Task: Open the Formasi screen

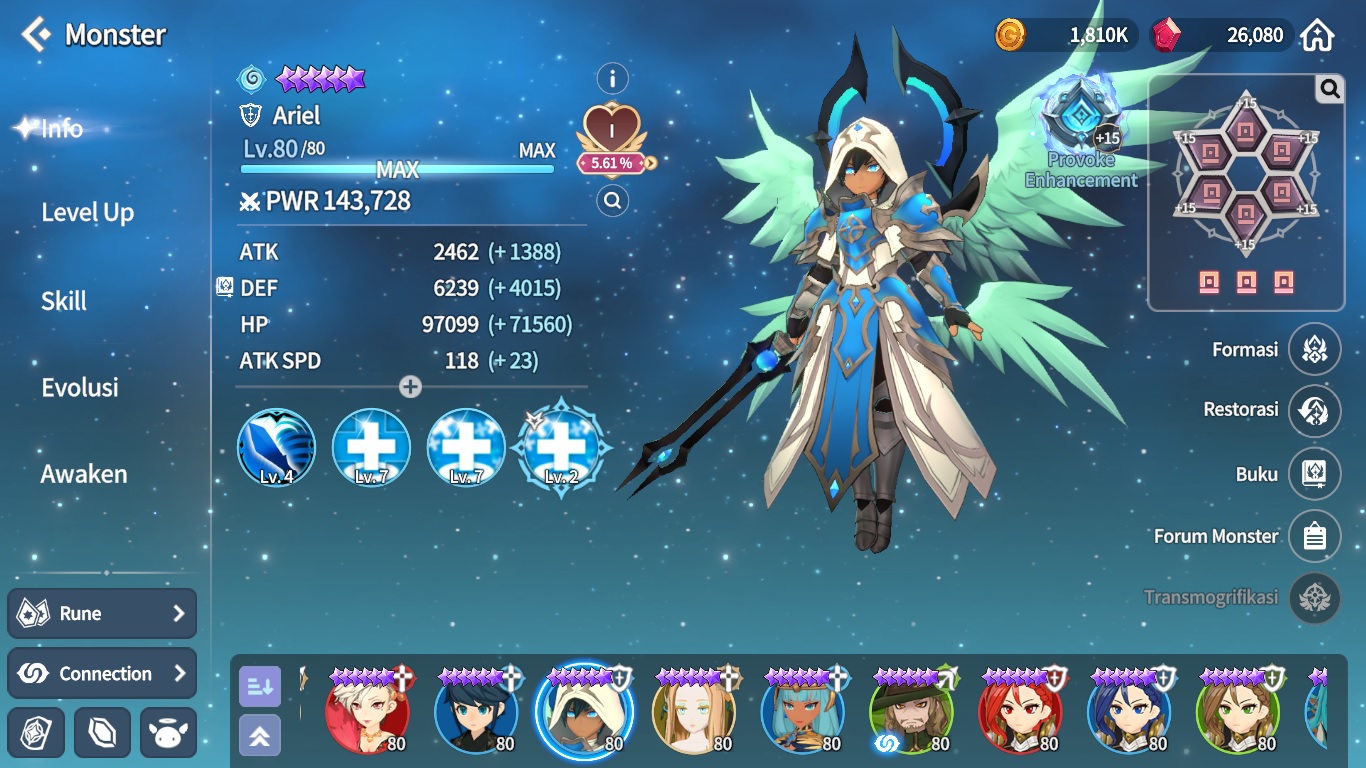Action: point(1314,350)
